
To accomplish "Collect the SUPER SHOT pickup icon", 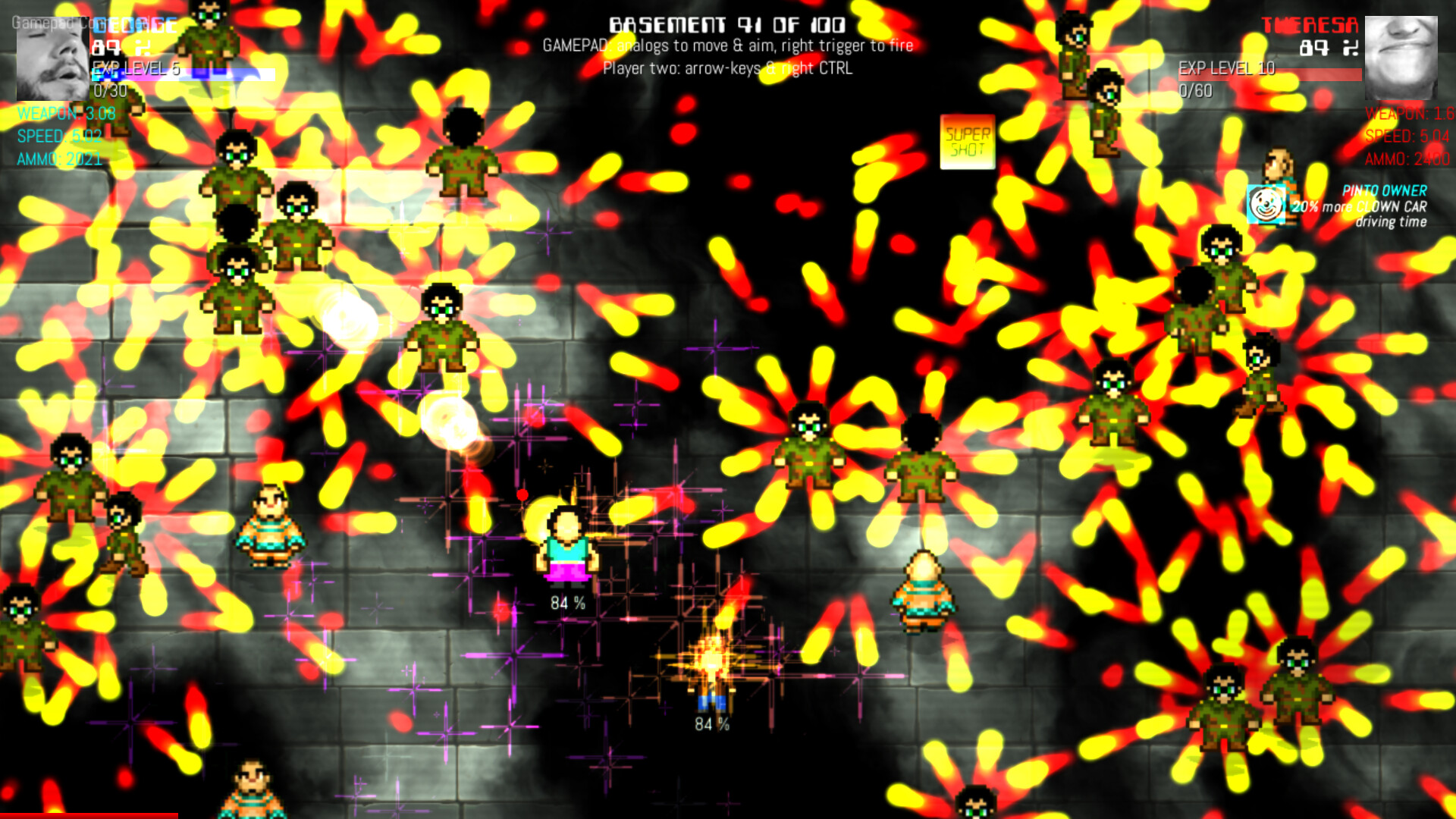I will click(x=967, y=141).
